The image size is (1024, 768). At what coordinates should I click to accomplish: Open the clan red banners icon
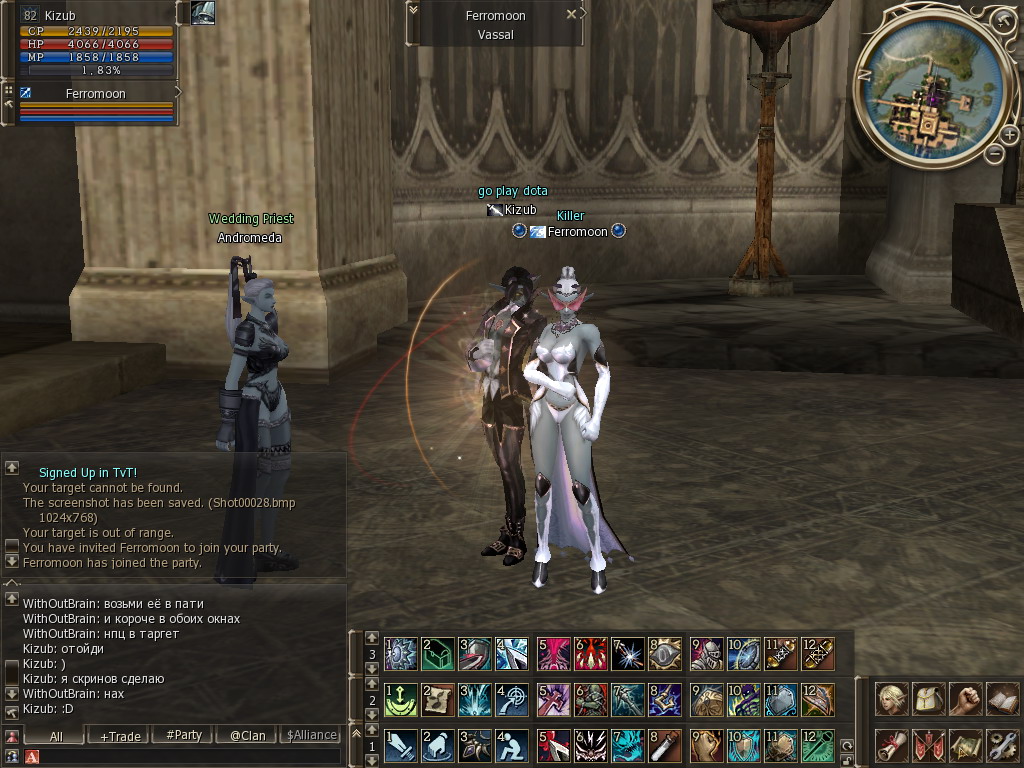click(929, 745)
